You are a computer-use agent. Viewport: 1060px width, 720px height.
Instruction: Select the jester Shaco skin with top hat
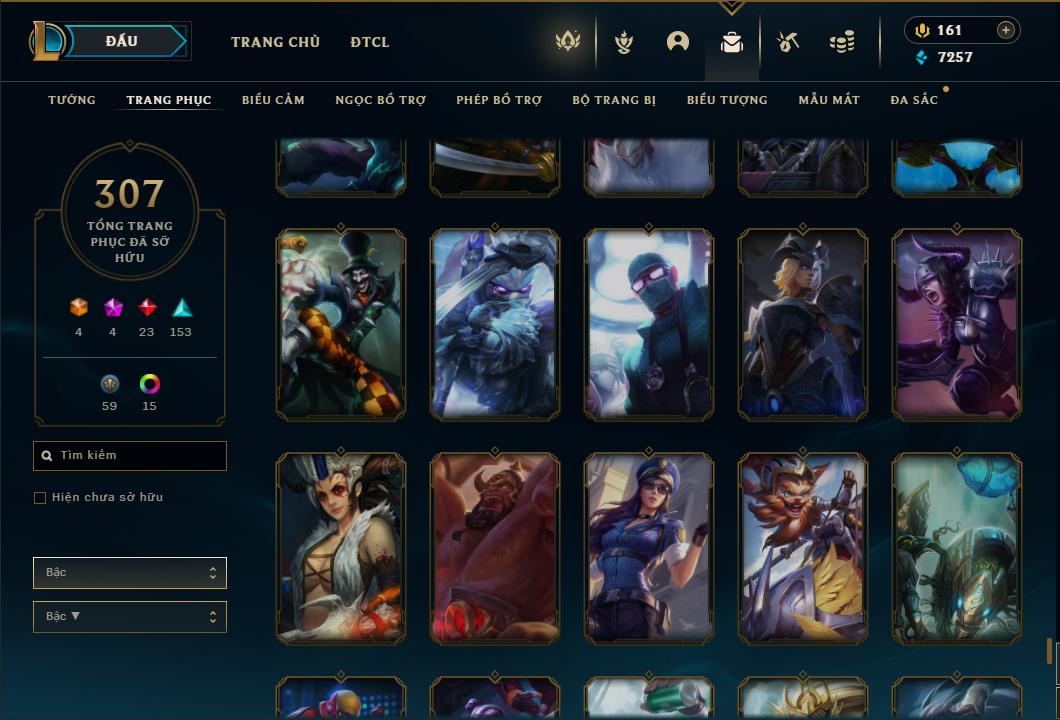[x=341, y=323]
